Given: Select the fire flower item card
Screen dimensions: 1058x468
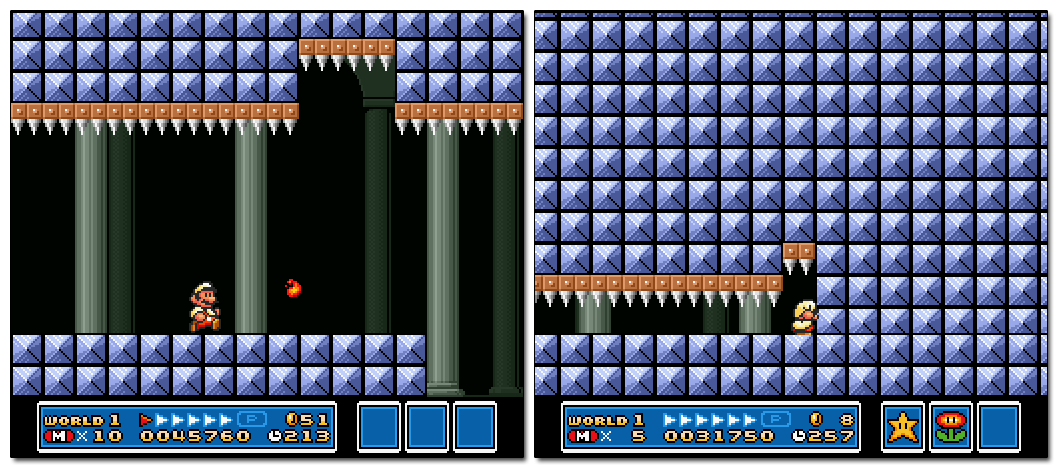Looking at the screenshot, I should 950,426.
